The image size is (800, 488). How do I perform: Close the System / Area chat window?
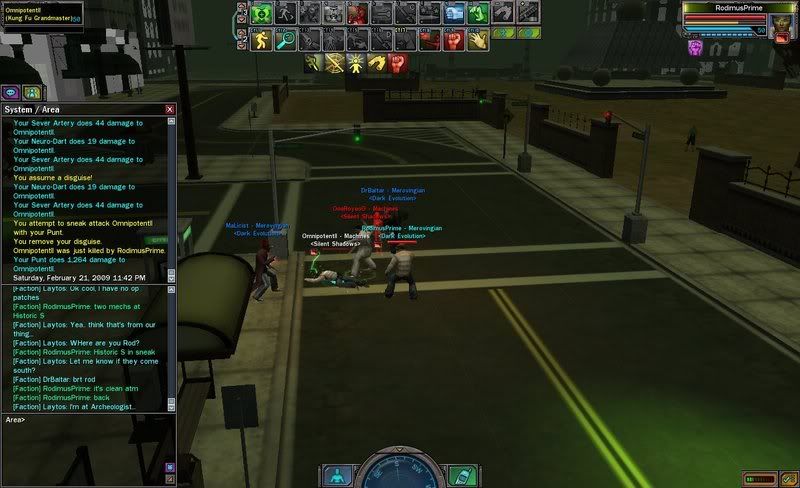(x=170, y=108)
